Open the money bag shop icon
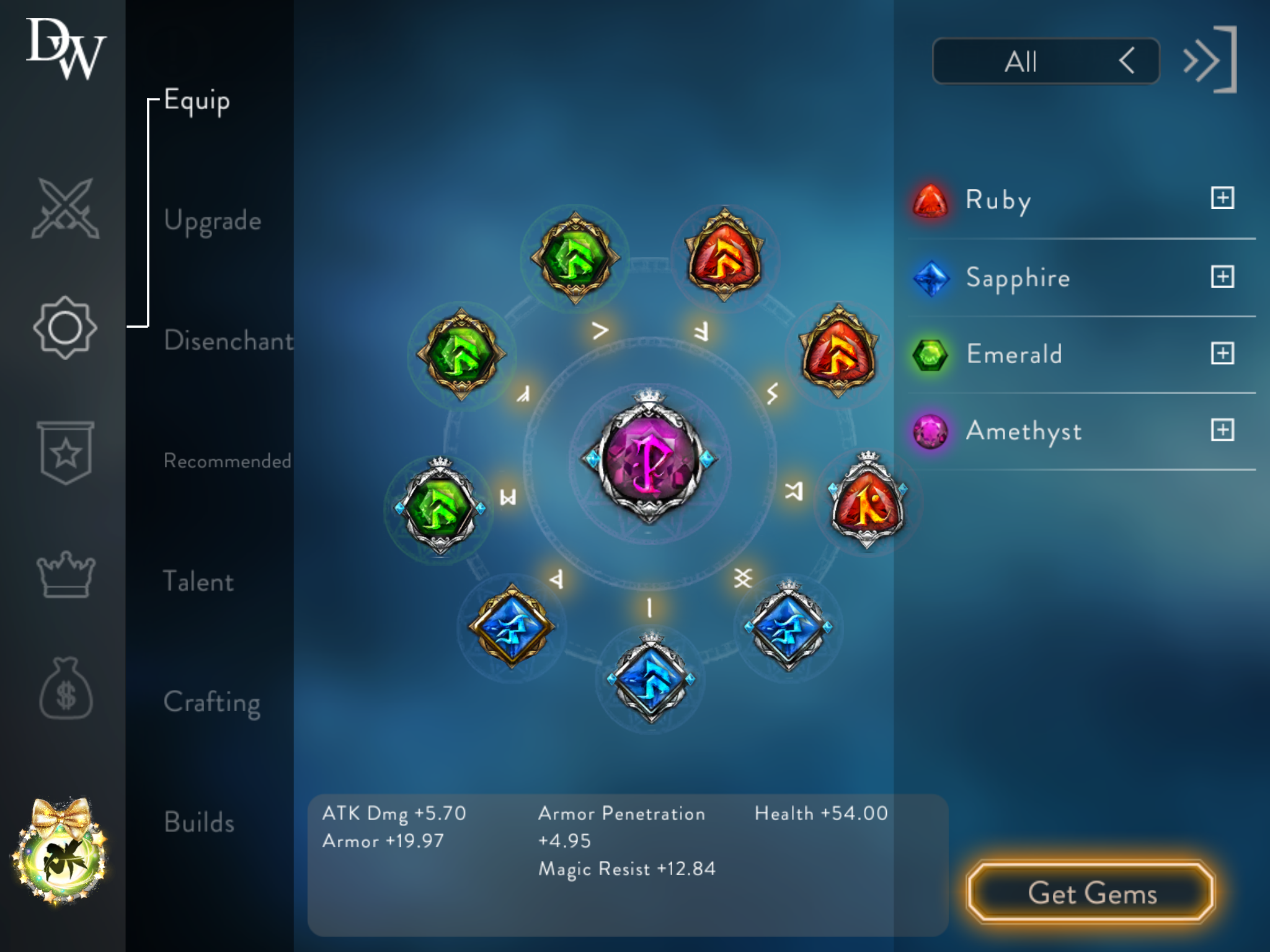Screen dimensions: 1270x952 point(65,689)
